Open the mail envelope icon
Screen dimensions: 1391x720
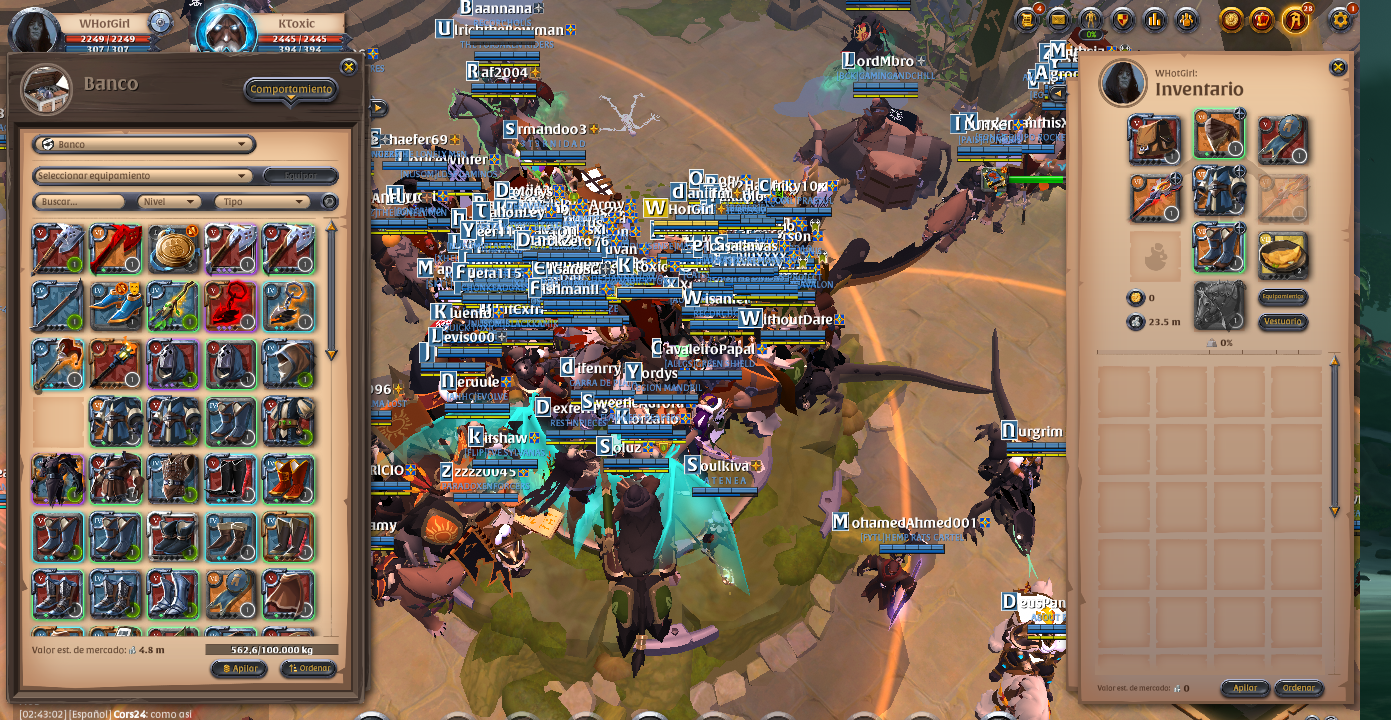1057,19
